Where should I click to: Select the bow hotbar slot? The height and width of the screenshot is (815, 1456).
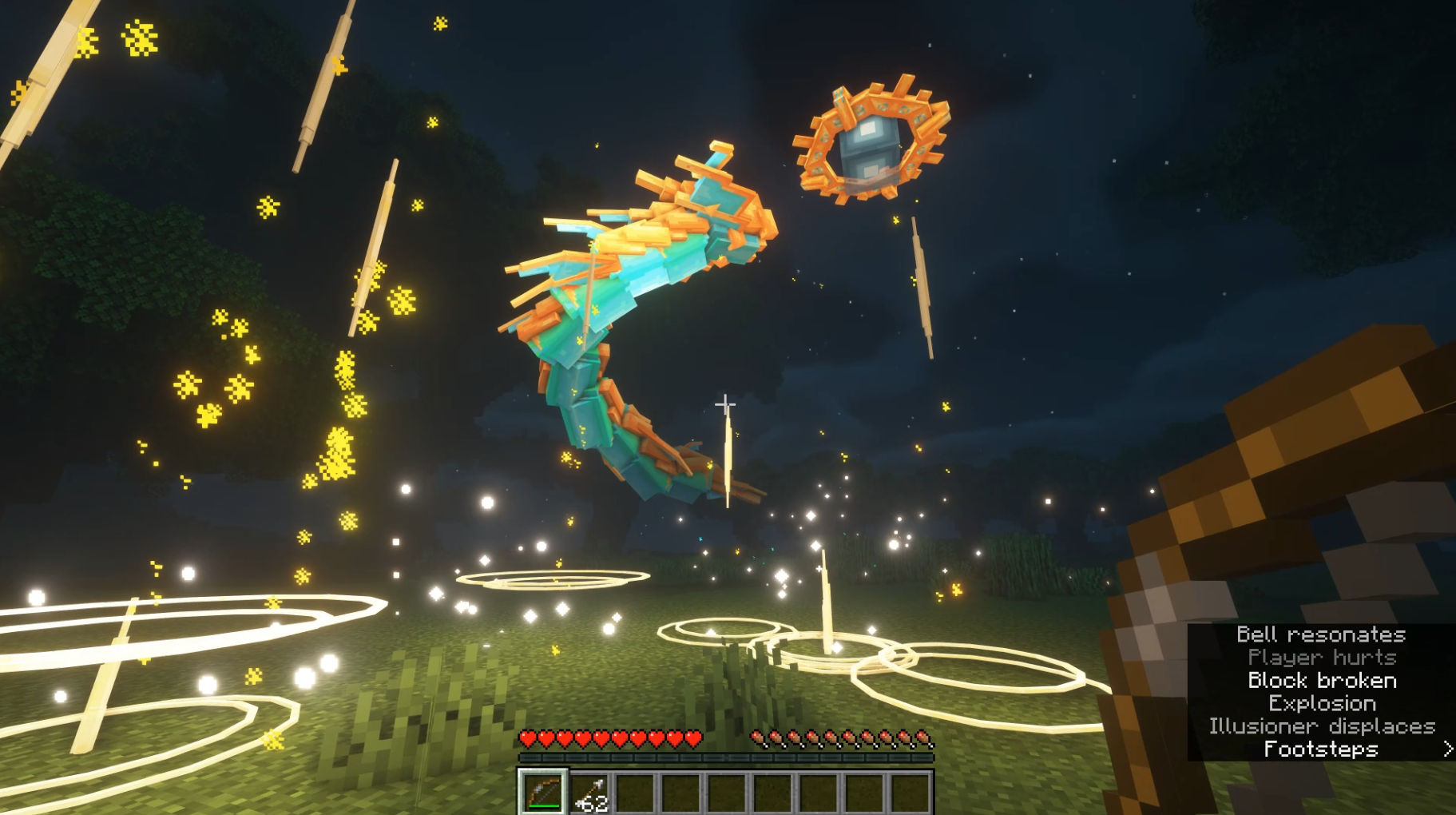[x=543, y=793]
